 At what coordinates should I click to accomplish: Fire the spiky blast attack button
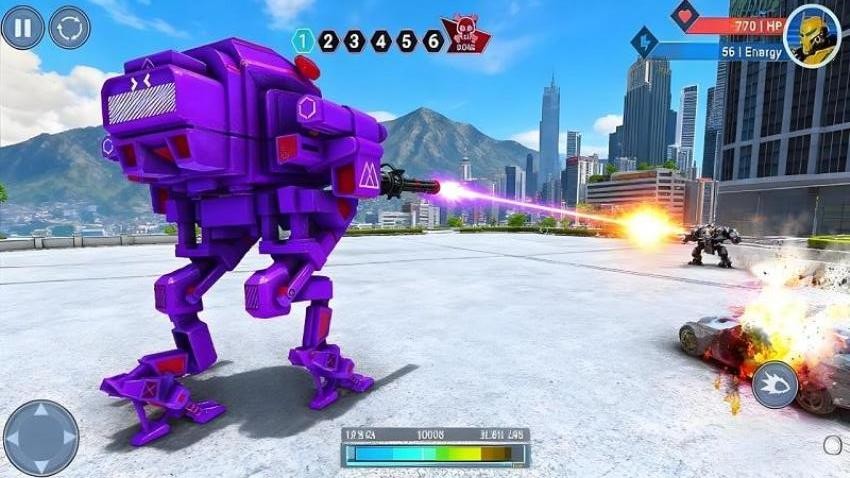click(774, 384)
